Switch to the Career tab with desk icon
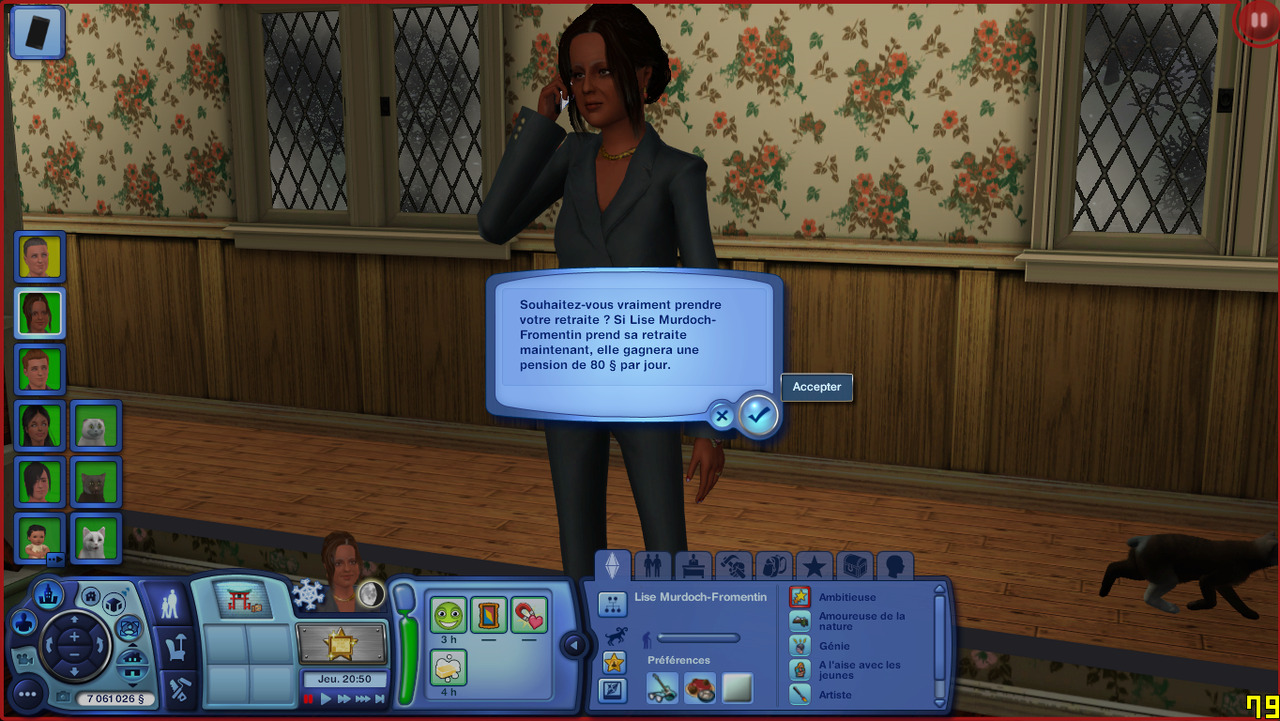Screen dimensions: 1280x721 (x=693, y=566)
